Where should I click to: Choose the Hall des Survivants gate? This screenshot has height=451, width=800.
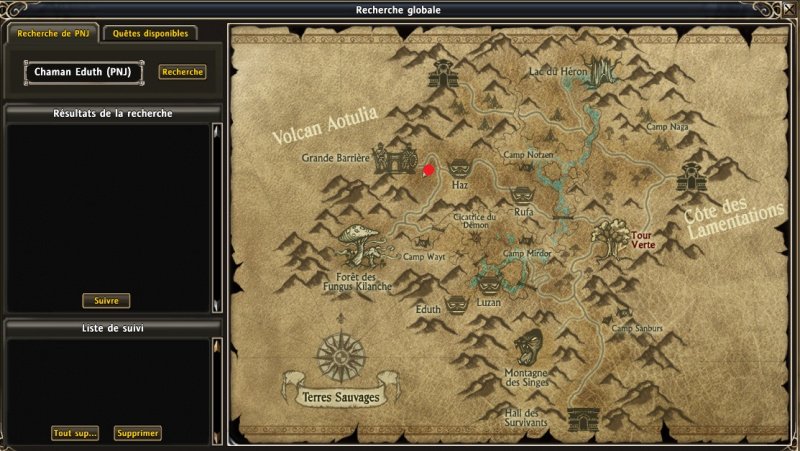pos(581,418)
